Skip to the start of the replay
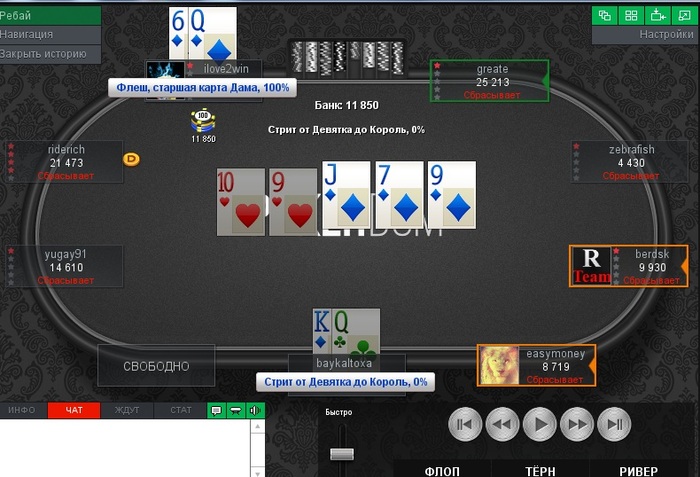This screenshot has height=477, width=700. [x=463, y=424]
